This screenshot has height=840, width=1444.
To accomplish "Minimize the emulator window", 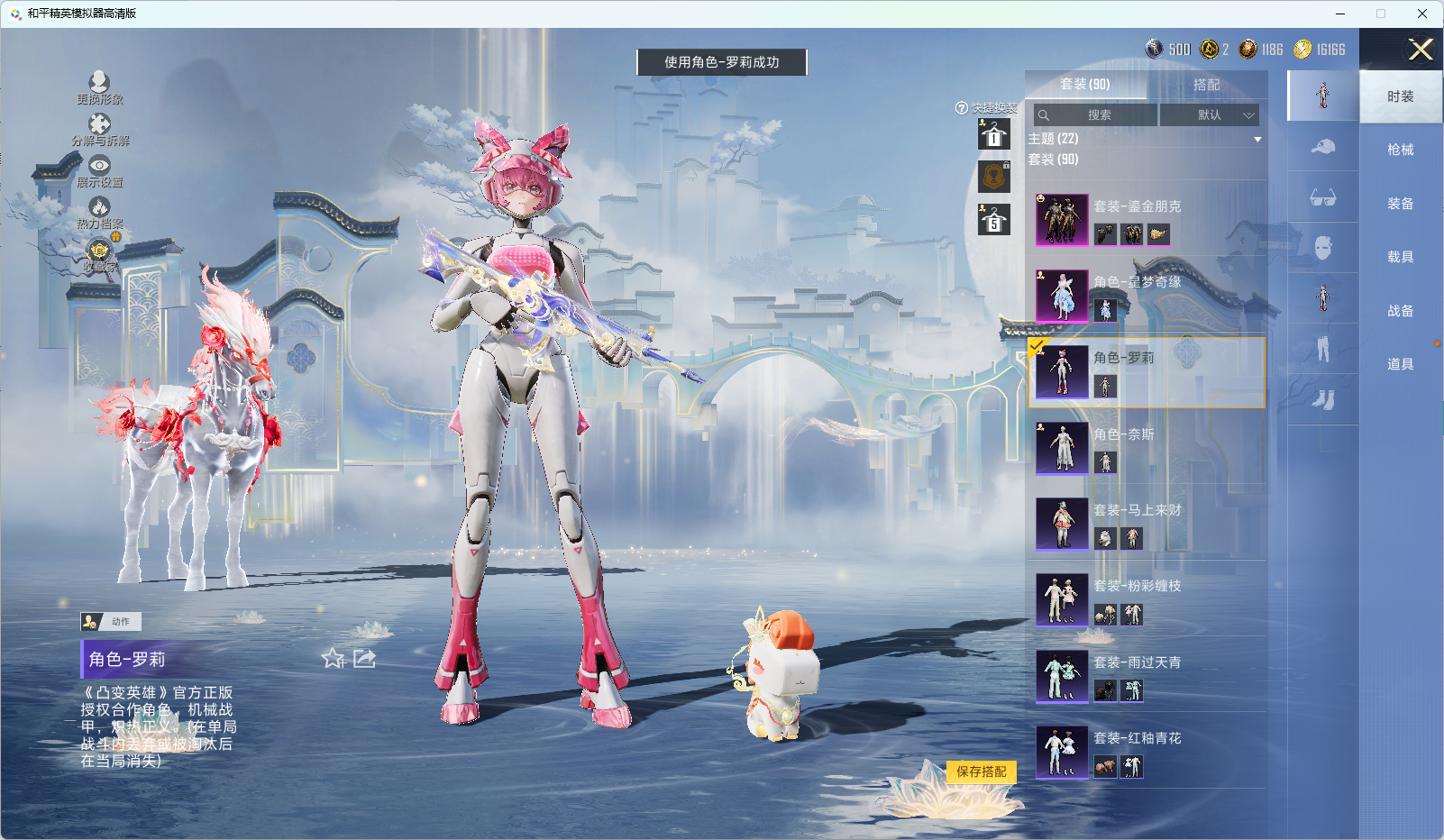I will click(x=1339, y=14).
